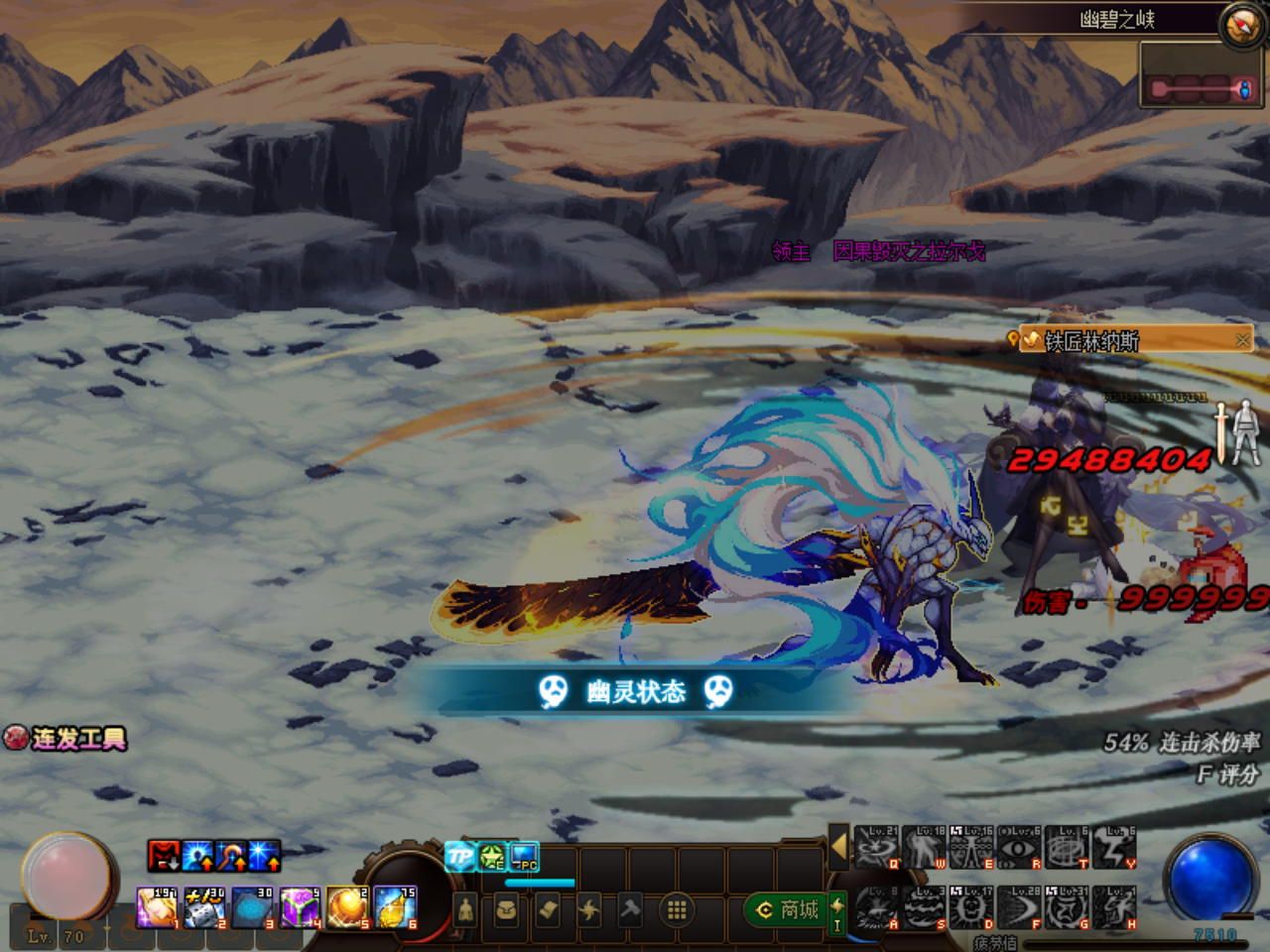Open the 商城 shop button
Screen dimensions: 1270x952
(x=789, y=909)
